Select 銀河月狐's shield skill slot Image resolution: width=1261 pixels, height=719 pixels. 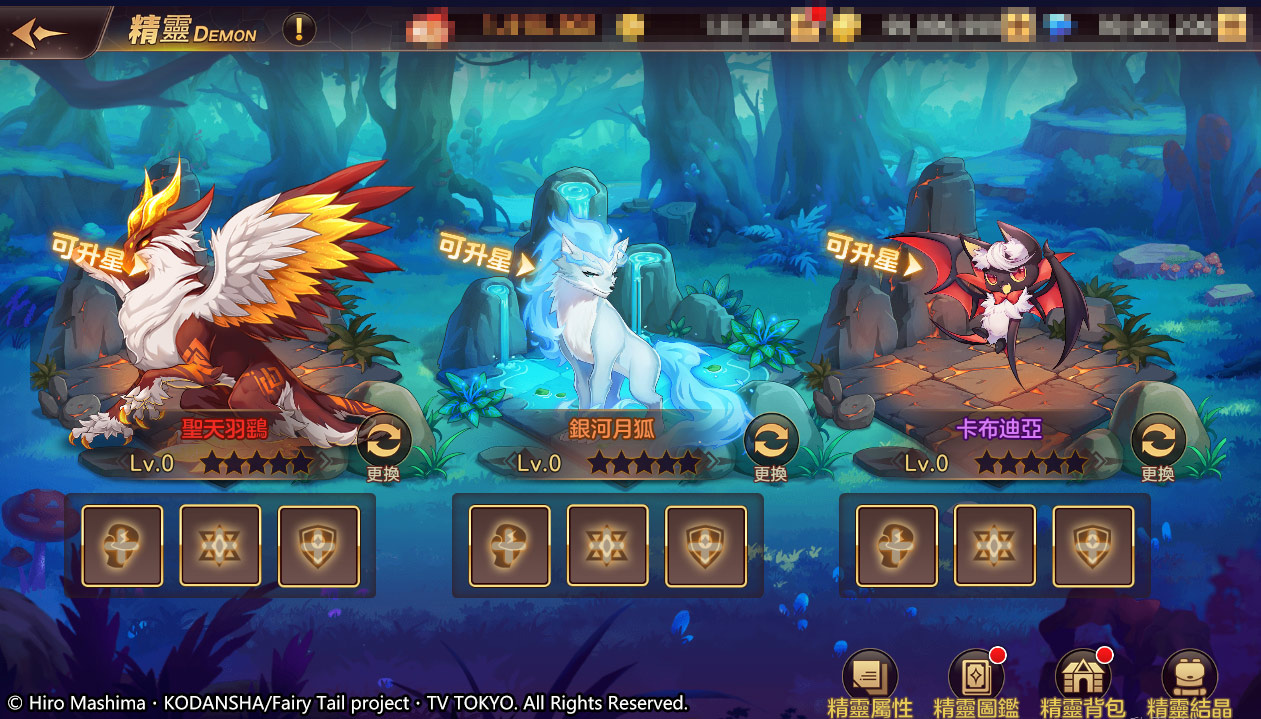(x=706, y=545)
